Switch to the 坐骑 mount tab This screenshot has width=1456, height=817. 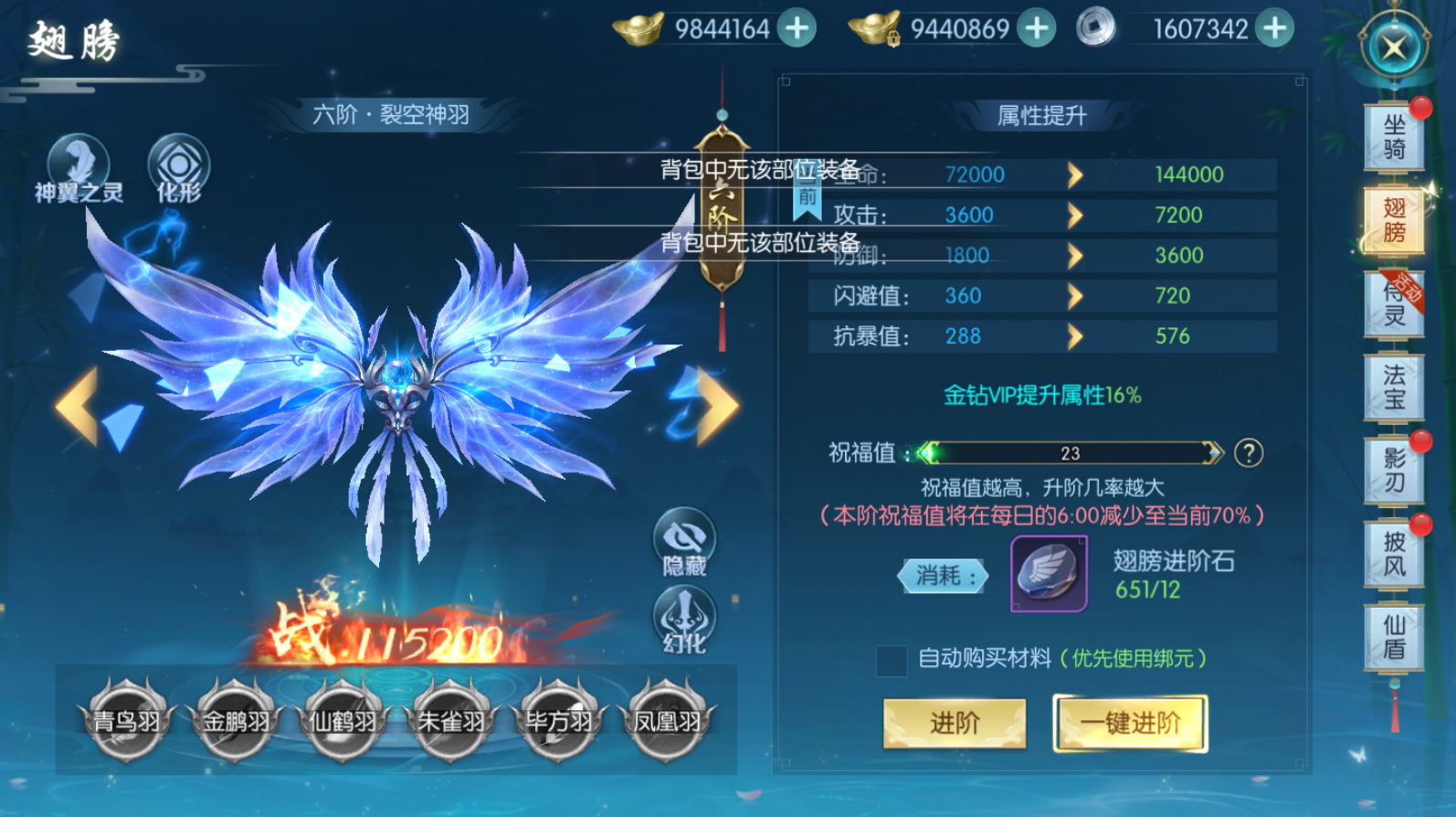click(1394, 137)
